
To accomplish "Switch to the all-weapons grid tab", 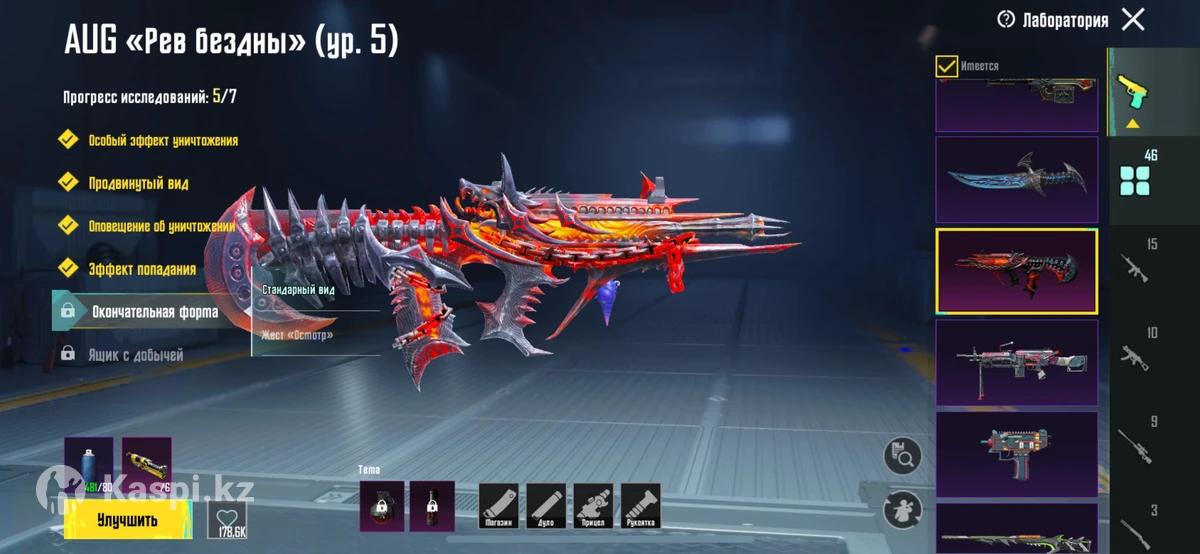I will (1135, 173).
